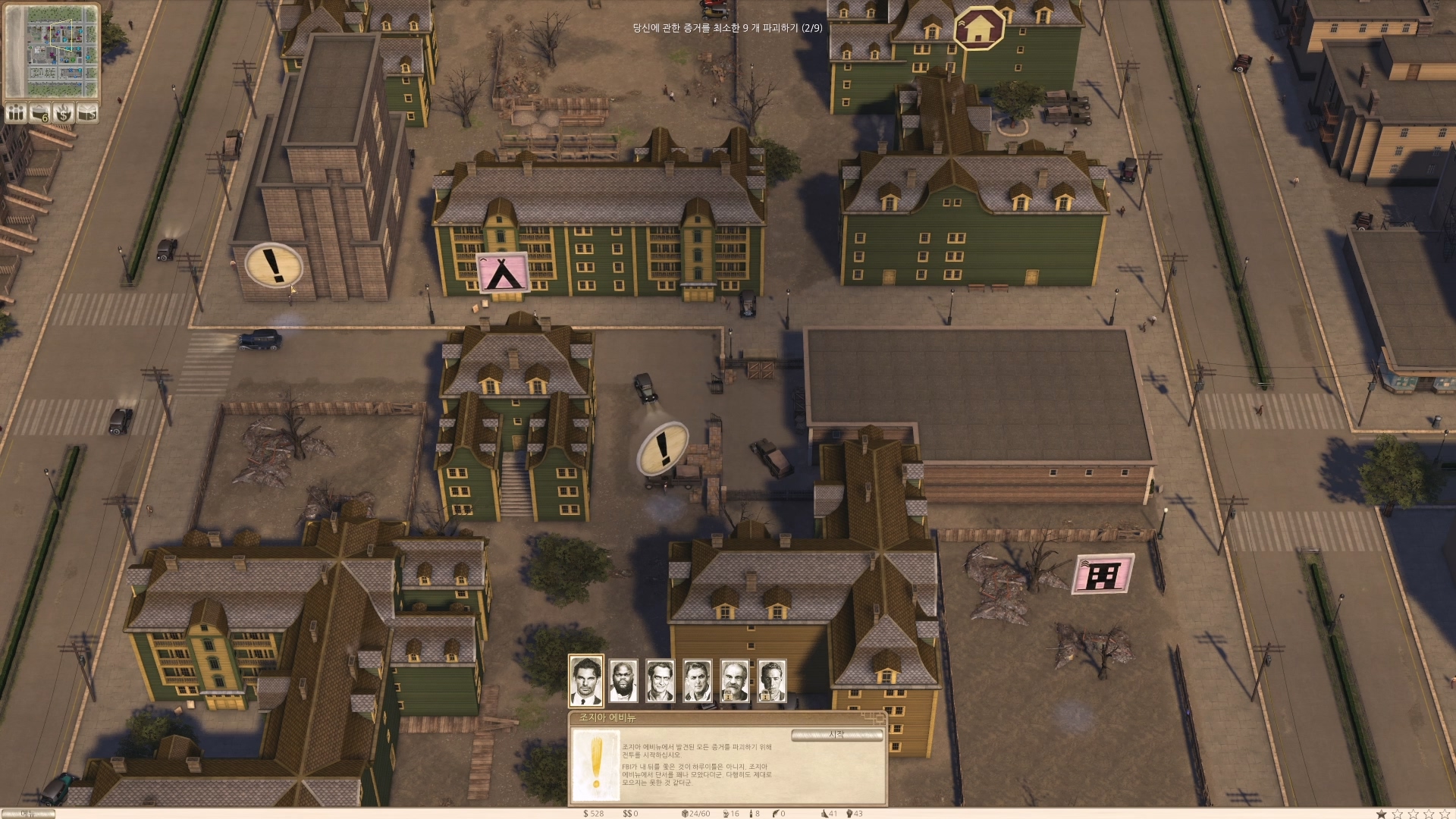Select the third gangster portrait, smiling man
The width and height of the screenshot is (1456, 819).
[661, 680]
